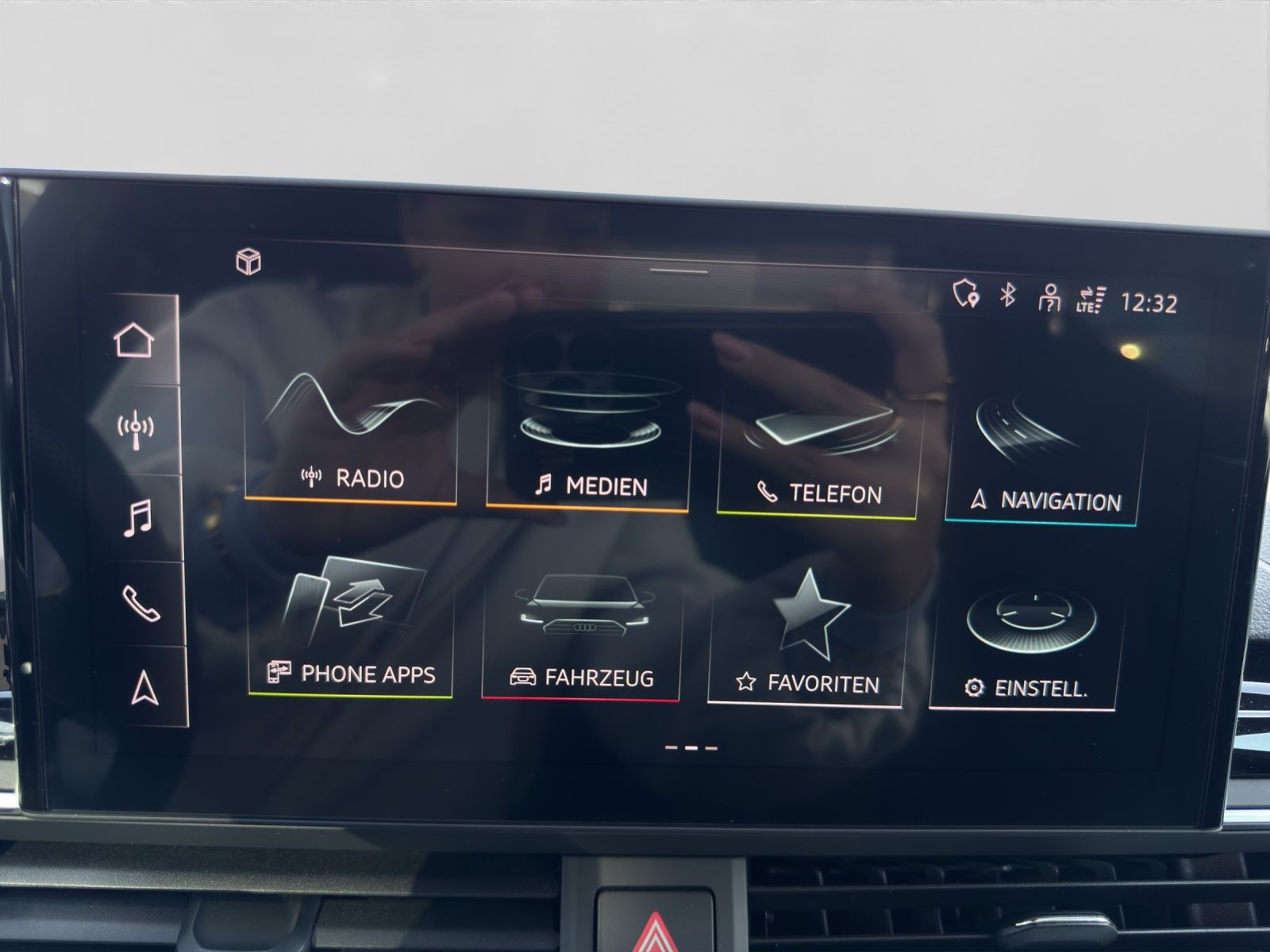Tap the LTE data connection icon
The height and width of the screenshot is (952, 1270).
point(1091,299)
